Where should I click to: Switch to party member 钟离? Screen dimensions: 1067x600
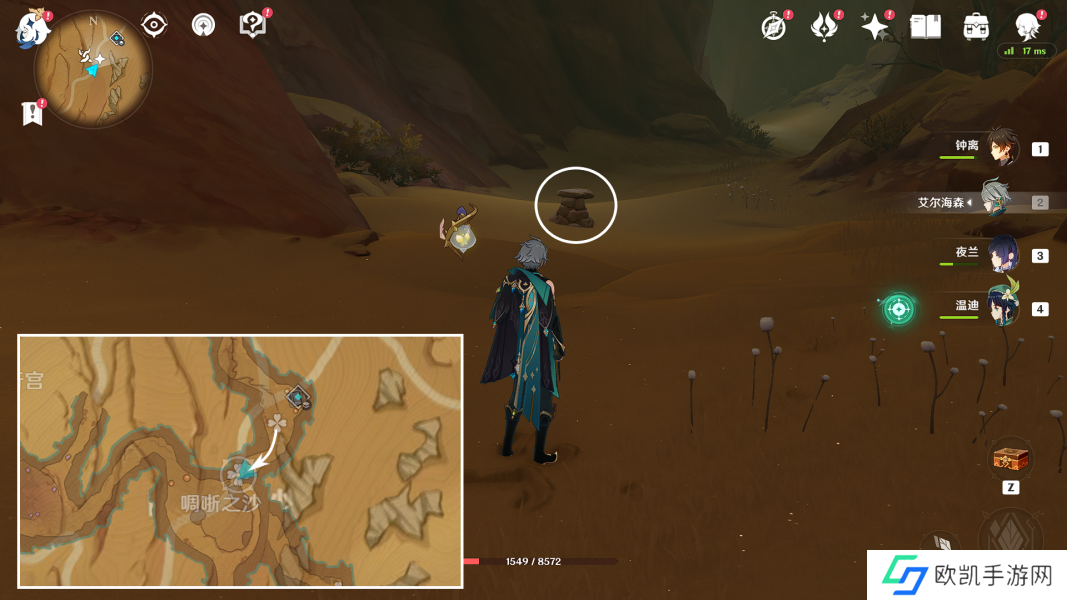1002,148
